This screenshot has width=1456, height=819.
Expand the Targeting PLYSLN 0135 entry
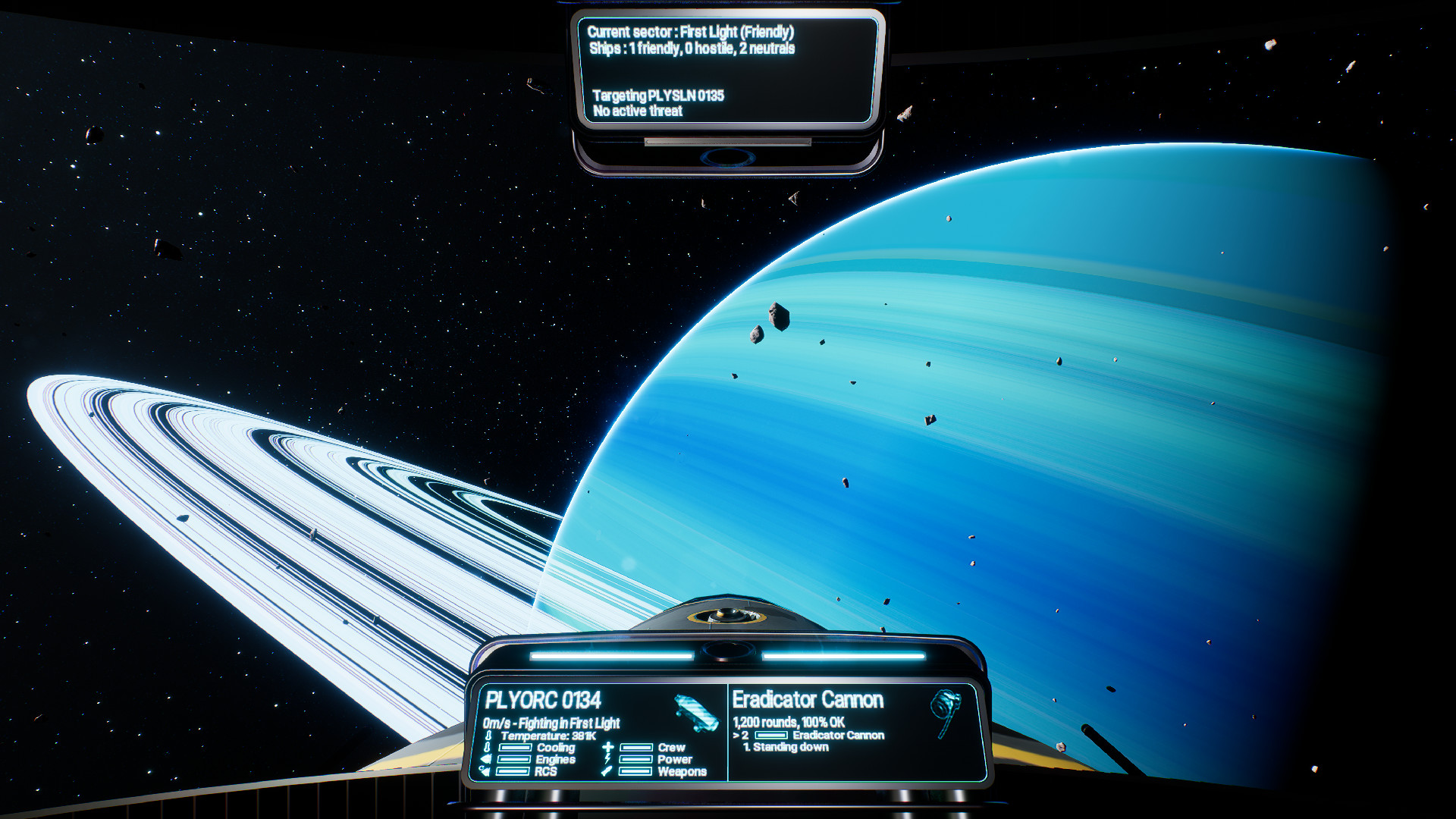click(658, 97)
